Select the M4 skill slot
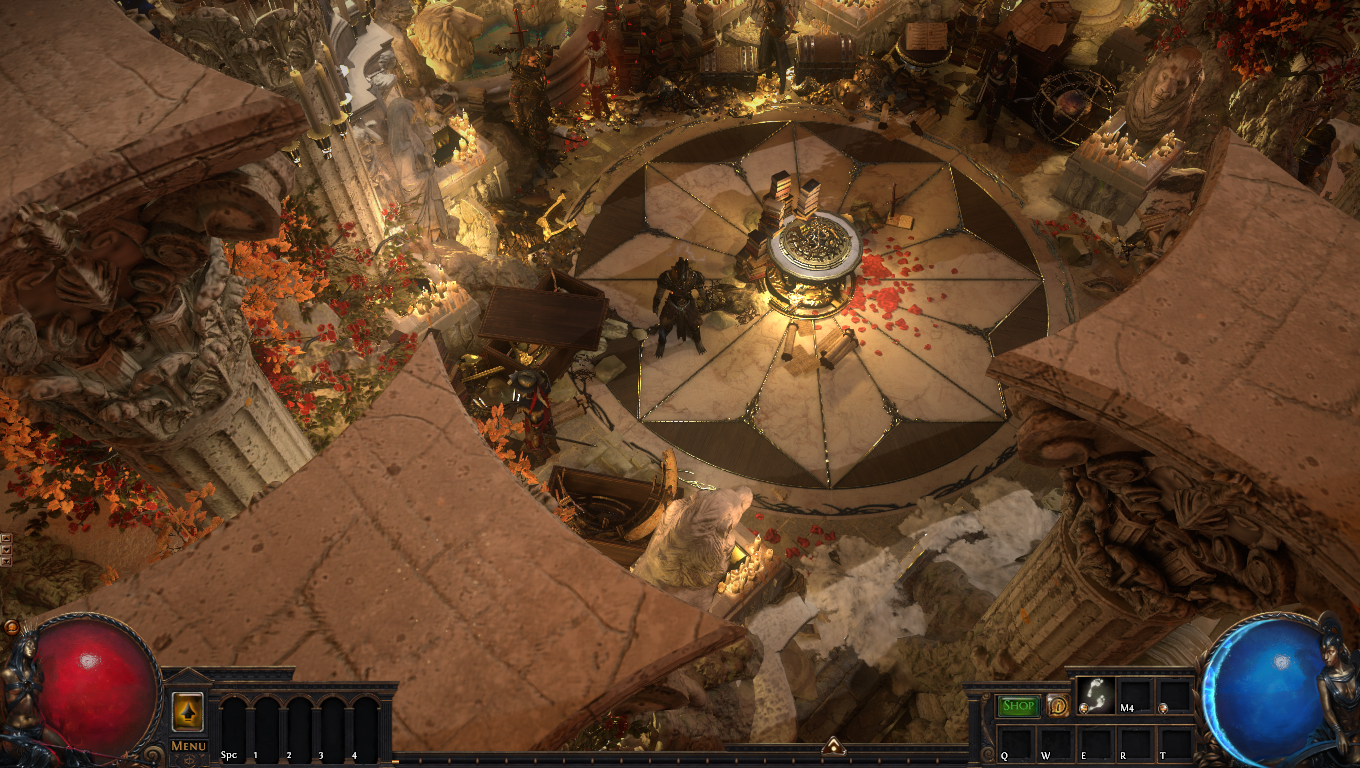This screenshot has width=1360, height=768. [1135, 696]
